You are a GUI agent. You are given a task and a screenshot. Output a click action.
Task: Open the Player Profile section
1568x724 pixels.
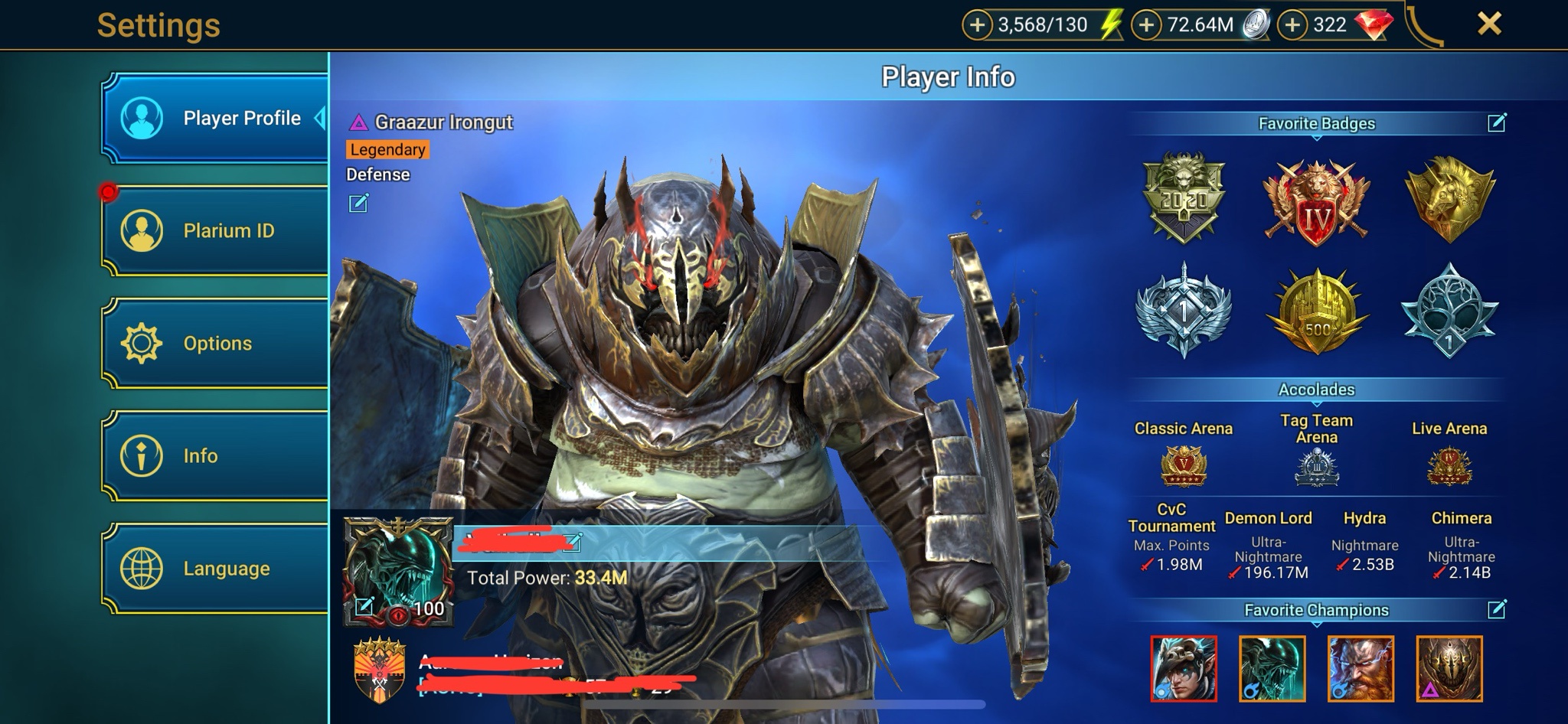coord(215,118)
